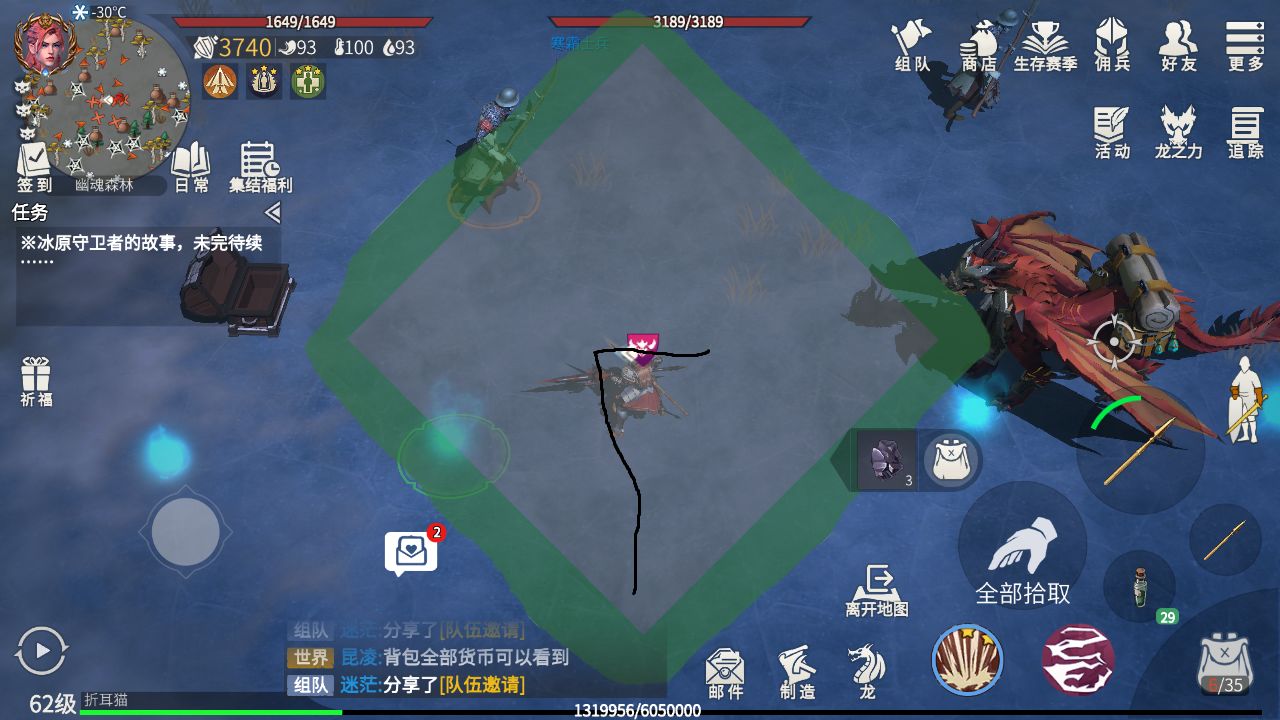Open the 集结福利 rally rewards
This screenshot has width=1280, height=720.
tap(258, 165)
